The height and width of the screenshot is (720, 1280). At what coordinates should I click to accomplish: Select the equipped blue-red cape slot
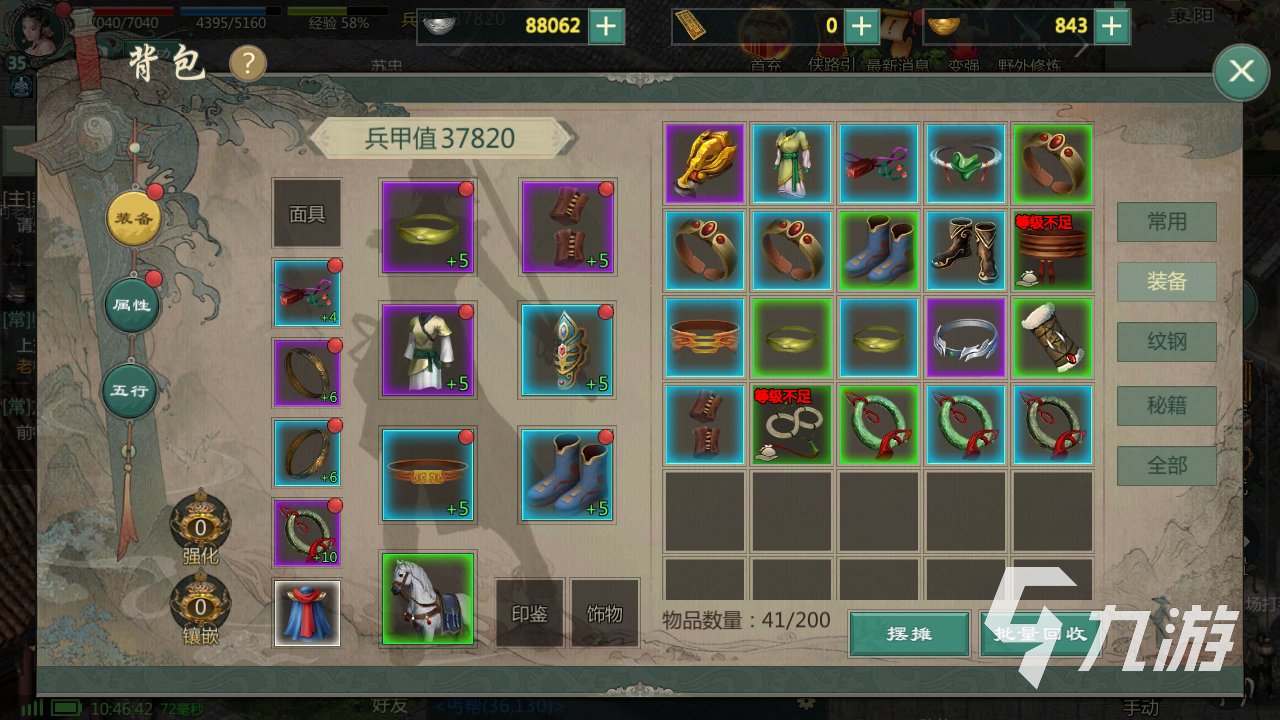click(x=307, y=613)
